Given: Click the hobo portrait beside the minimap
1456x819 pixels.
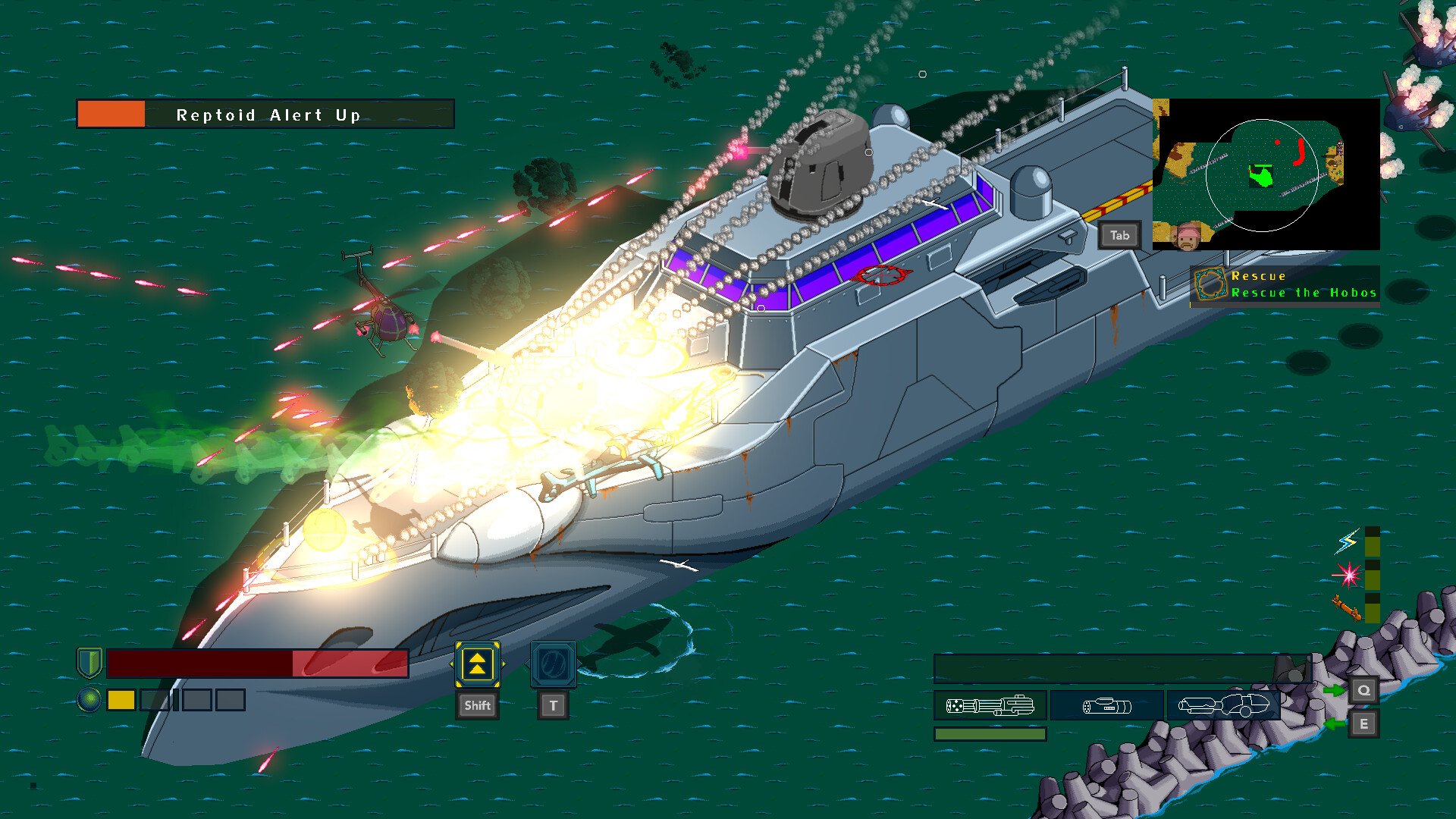Looking at the screenshot, I should 1188,237.
